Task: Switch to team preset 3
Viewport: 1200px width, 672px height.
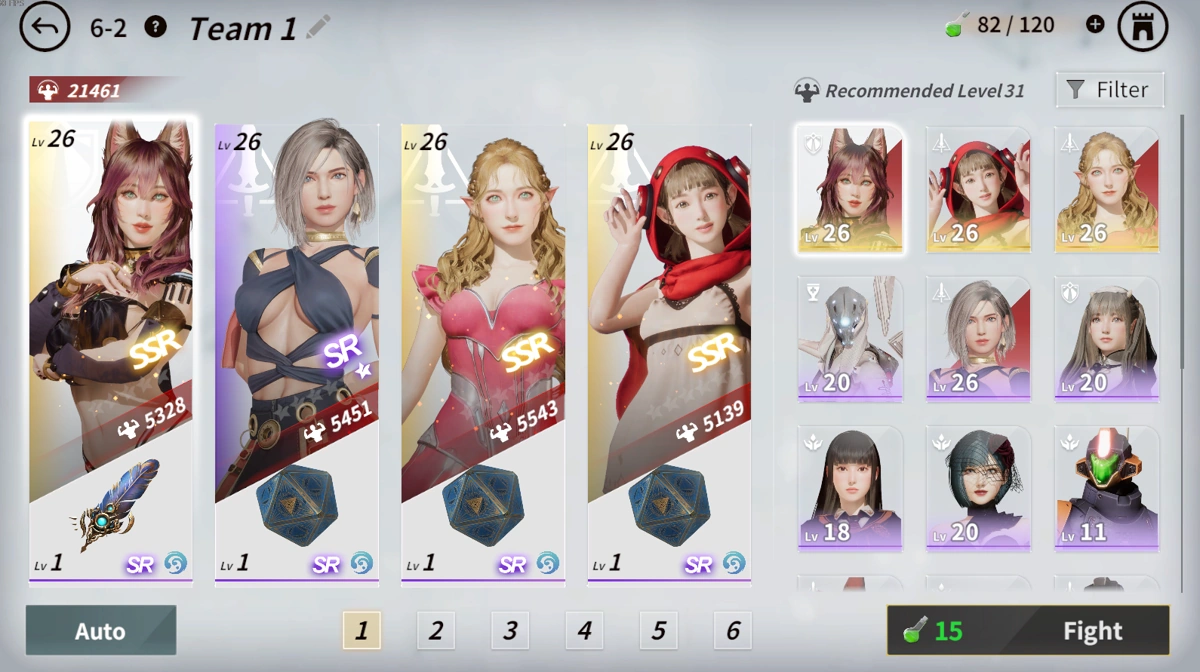Action: [510, 630]
